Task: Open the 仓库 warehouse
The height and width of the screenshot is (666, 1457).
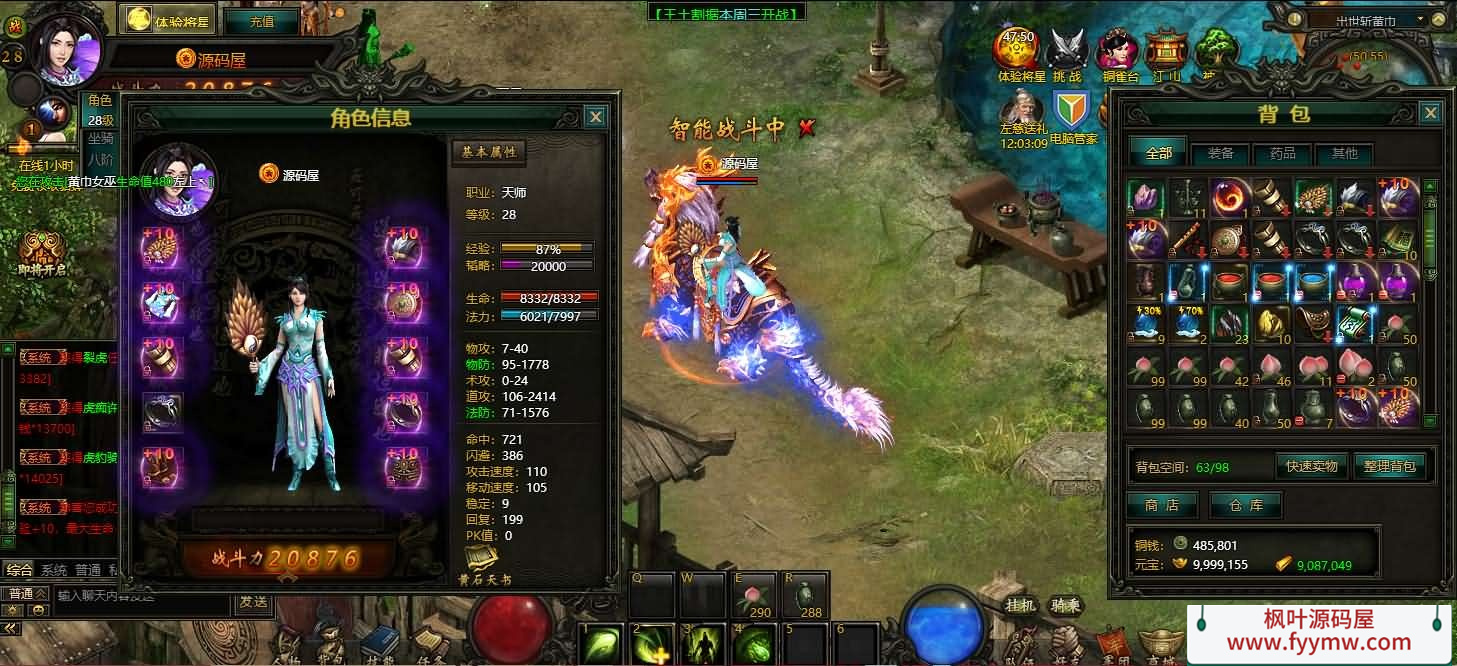Action: click(x=1245, y=505)
